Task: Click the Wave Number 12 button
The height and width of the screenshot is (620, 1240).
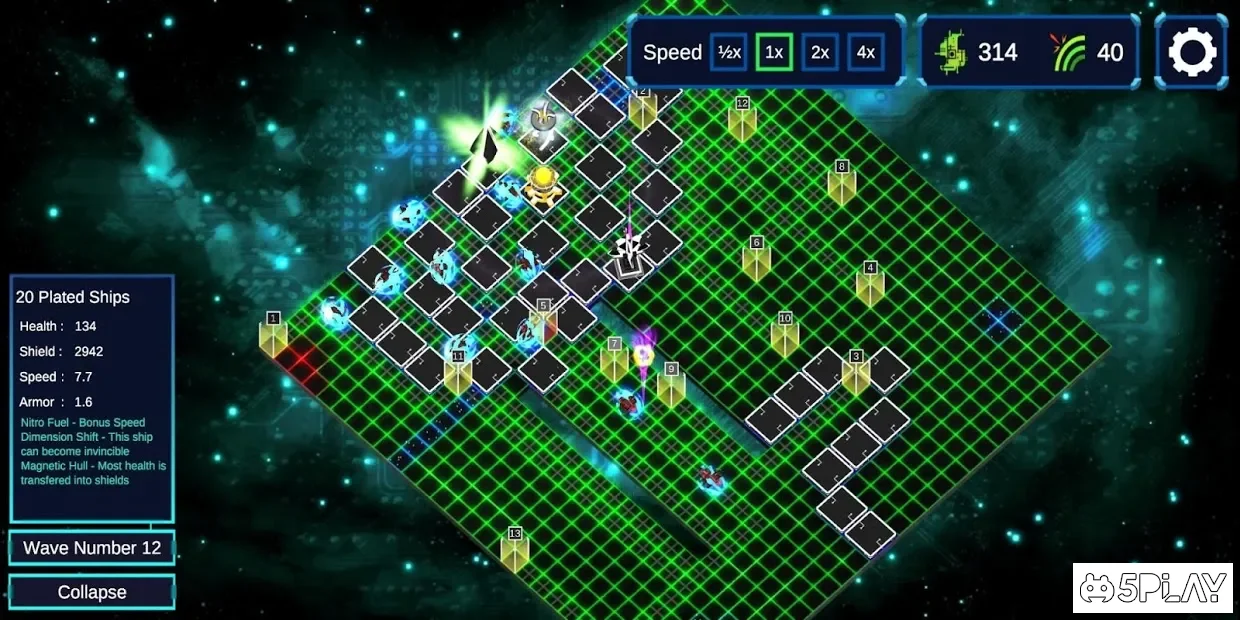Action: (x=92, y=548)
